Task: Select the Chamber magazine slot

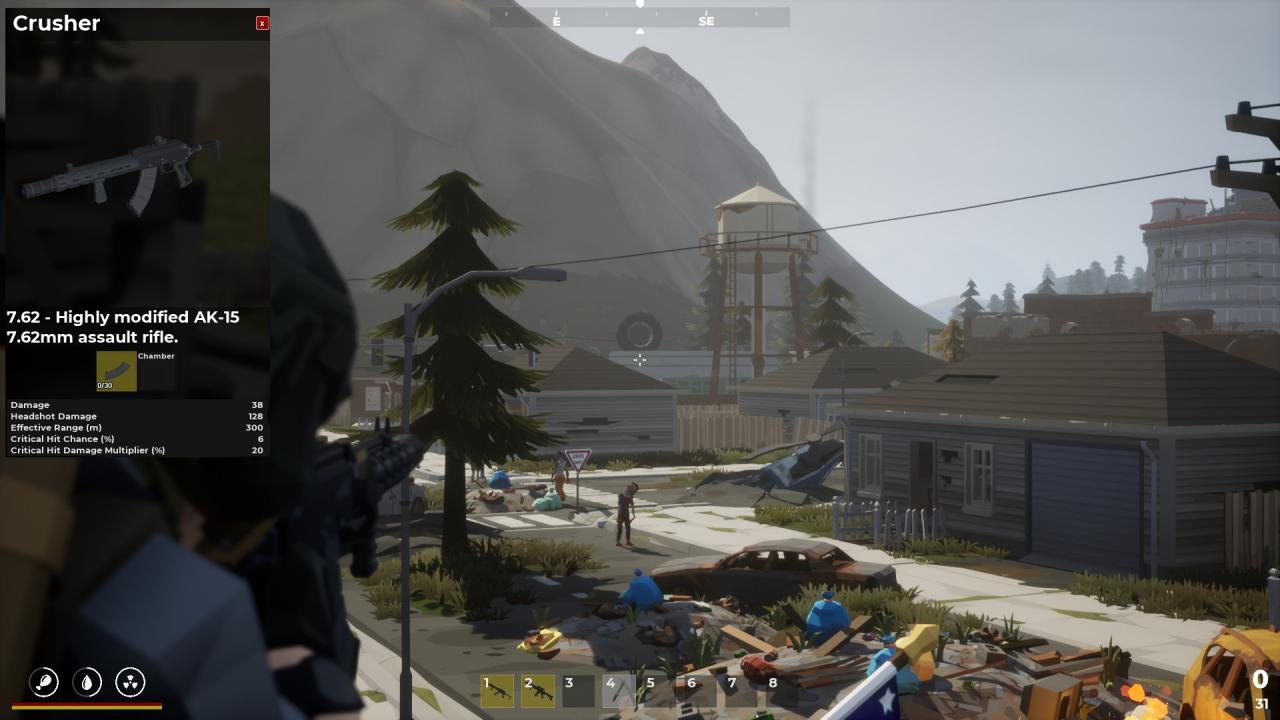Action: coord(116,371)
